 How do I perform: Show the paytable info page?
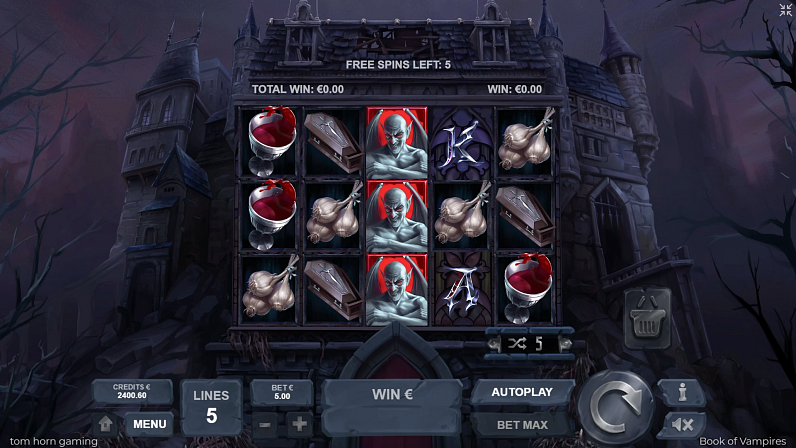coord(683,393)
